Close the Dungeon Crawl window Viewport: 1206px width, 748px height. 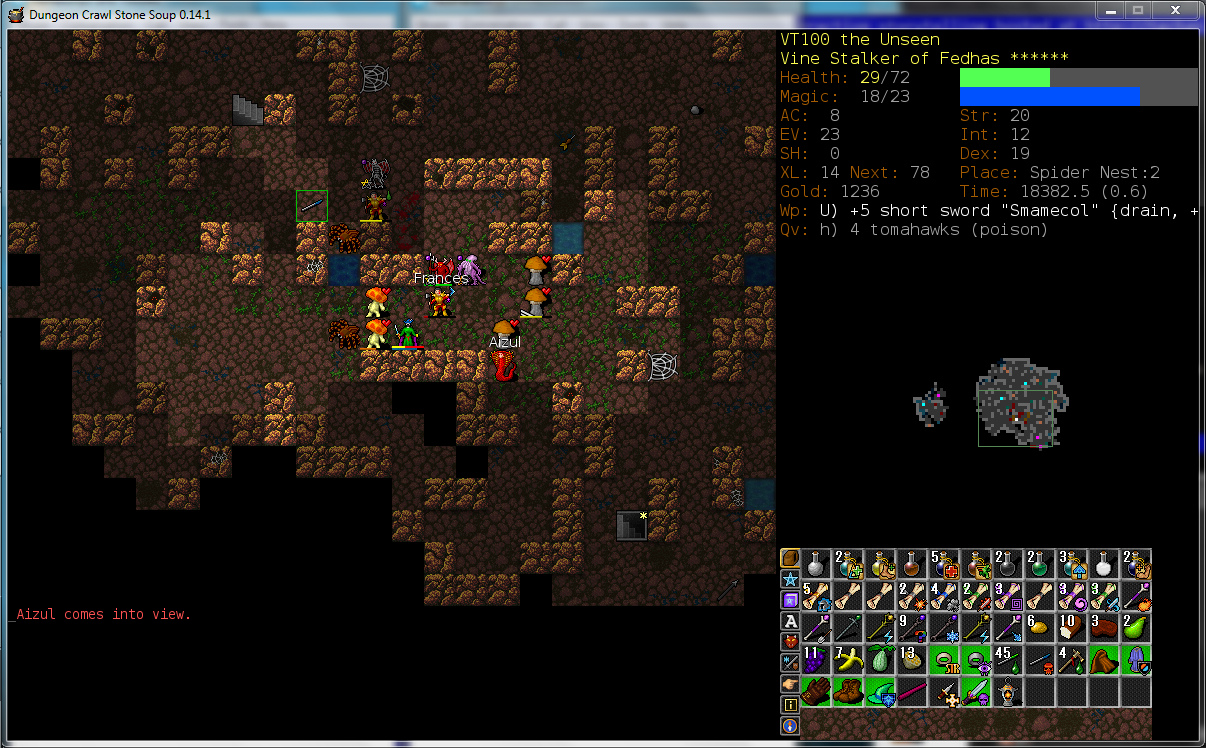(1174, 10)
